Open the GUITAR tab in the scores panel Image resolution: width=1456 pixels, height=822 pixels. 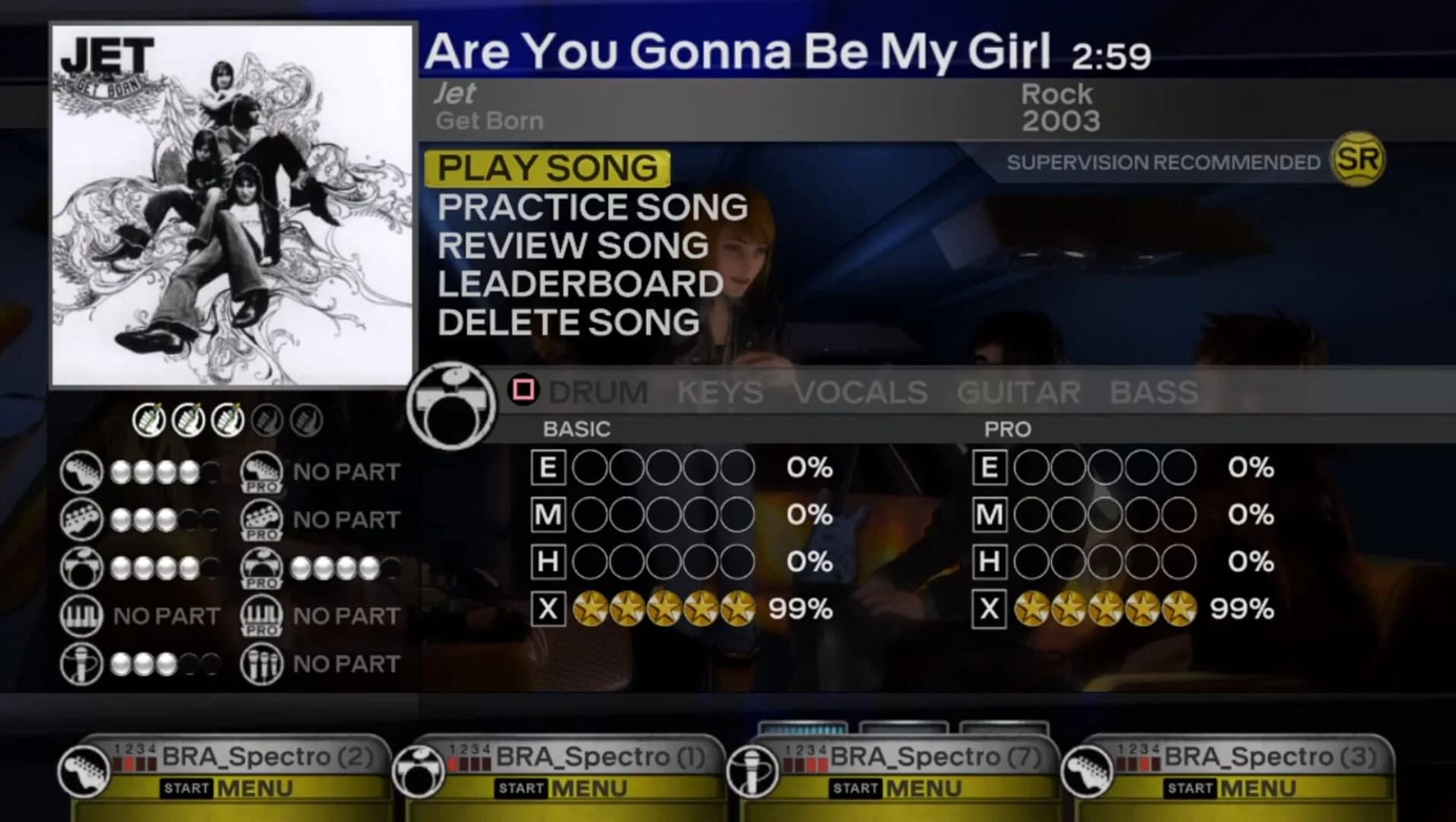1020,393
